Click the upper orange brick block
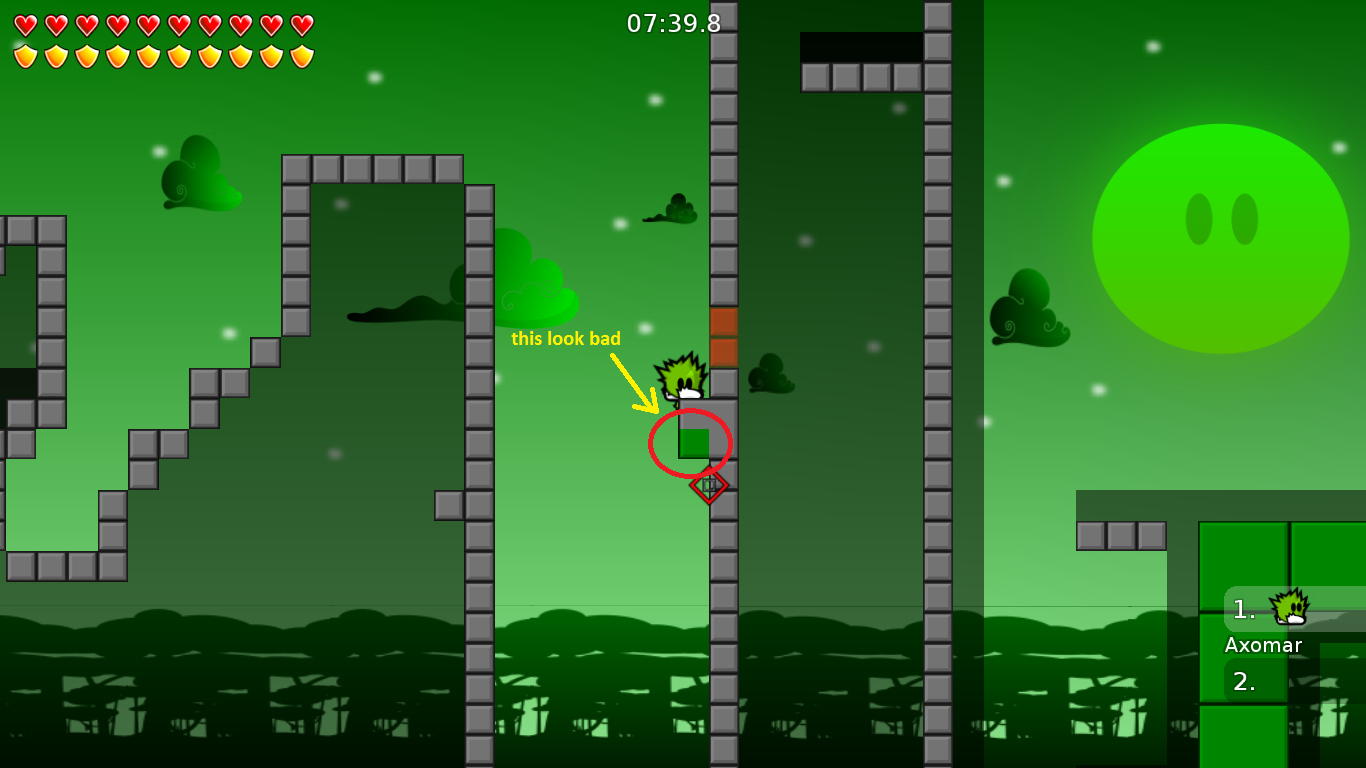This screenshot has width=1366, height=768. click(724, 321)
